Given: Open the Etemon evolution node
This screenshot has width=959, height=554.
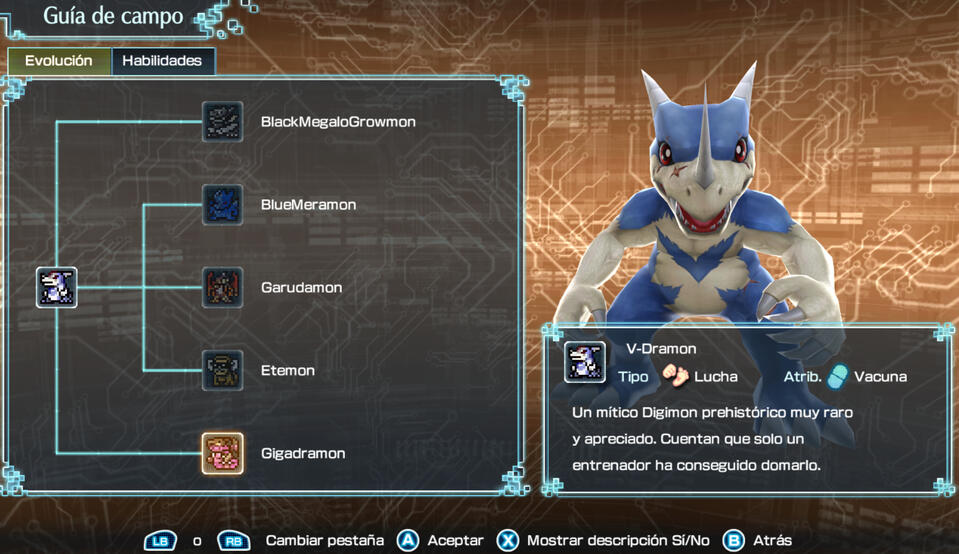Looking at the screenshot, I should [222, 370].
